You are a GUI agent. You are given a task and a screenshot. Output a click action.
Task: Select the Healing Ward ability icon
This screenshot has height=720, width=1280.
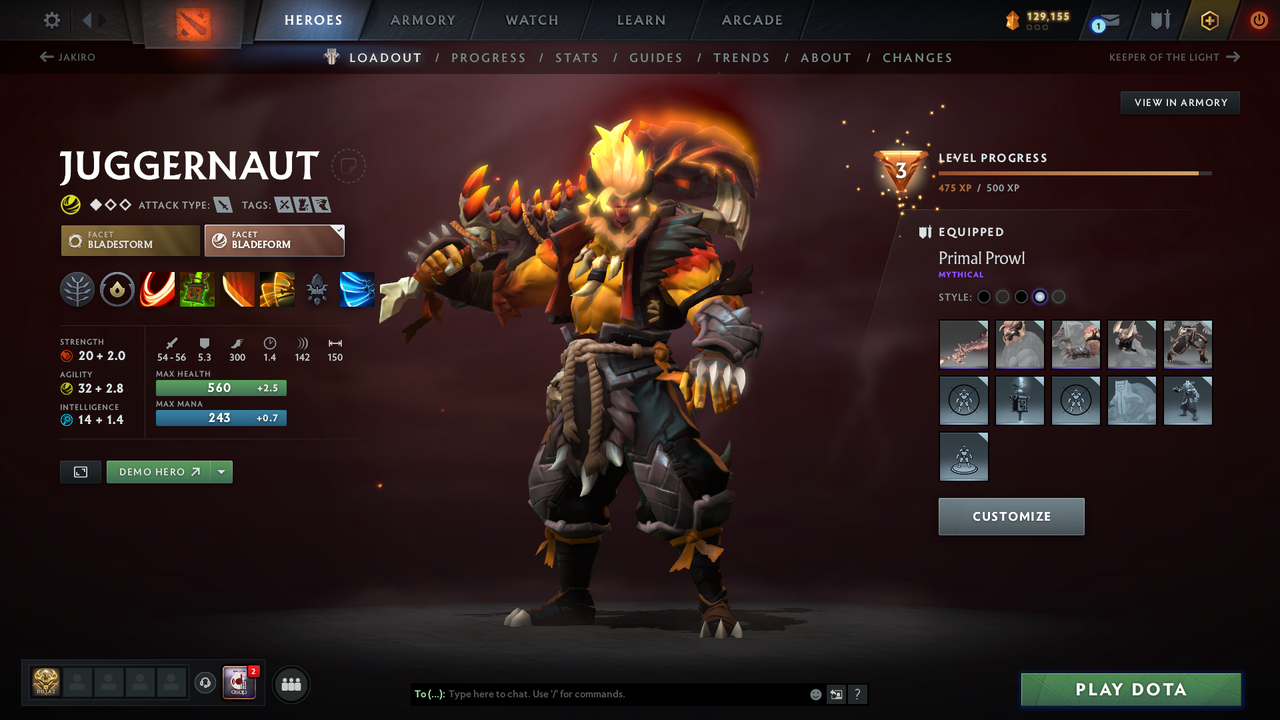197,290
